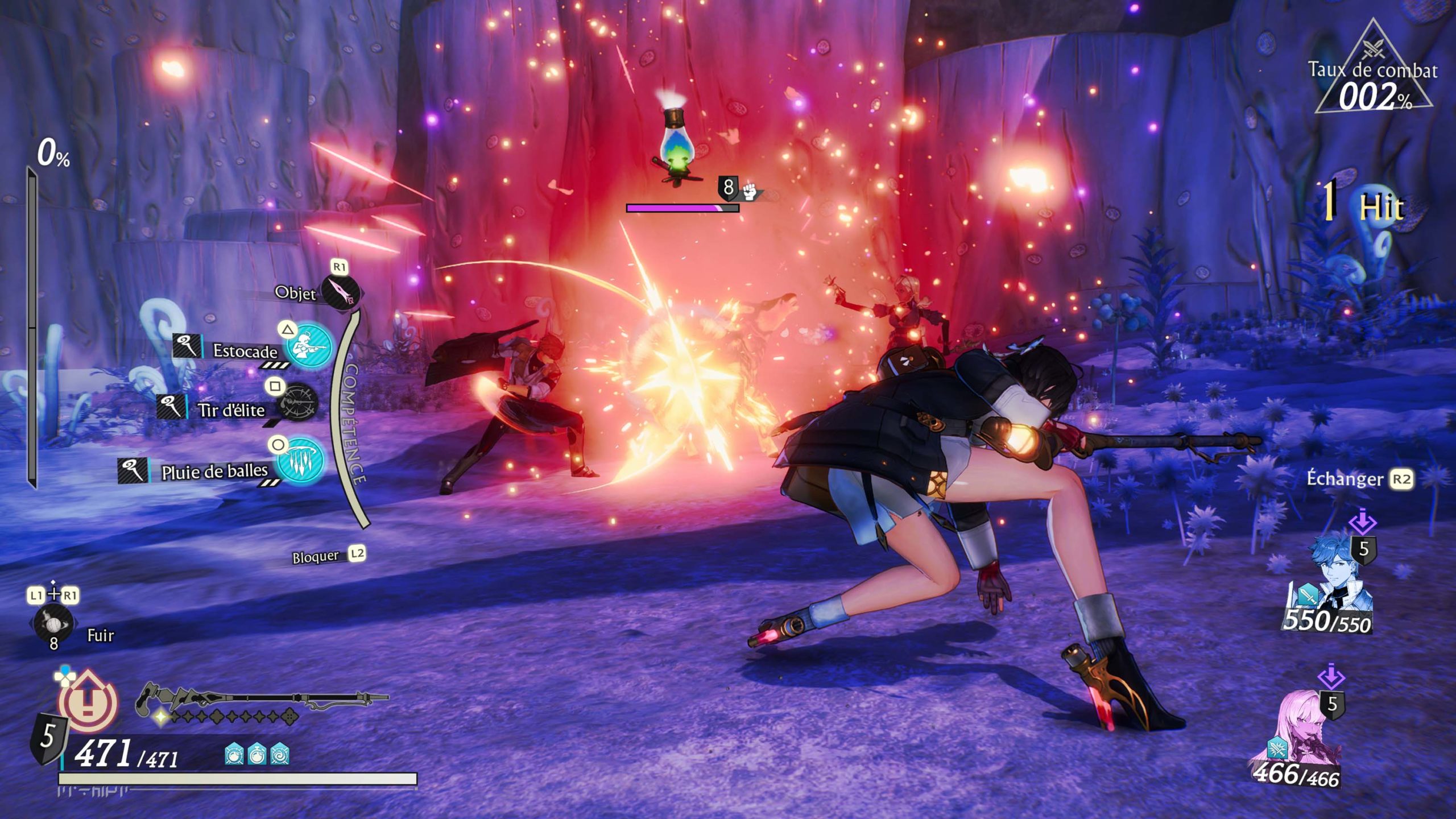Open the Objet item menu
Viewport: 1456px width, 819px height.
point(340,292)
